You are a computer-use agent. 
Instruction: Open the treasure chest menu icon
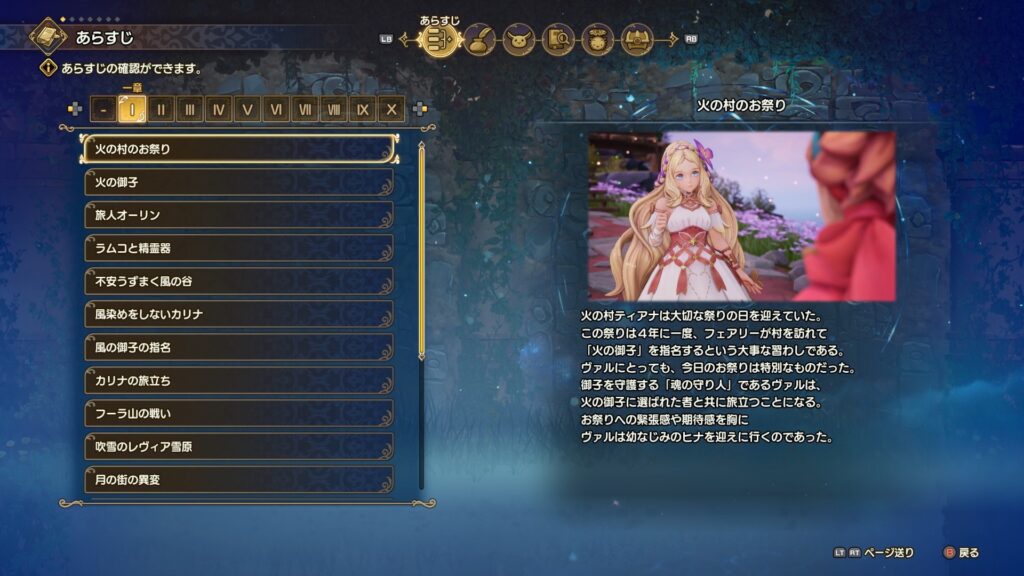click(x=637, y=40)
